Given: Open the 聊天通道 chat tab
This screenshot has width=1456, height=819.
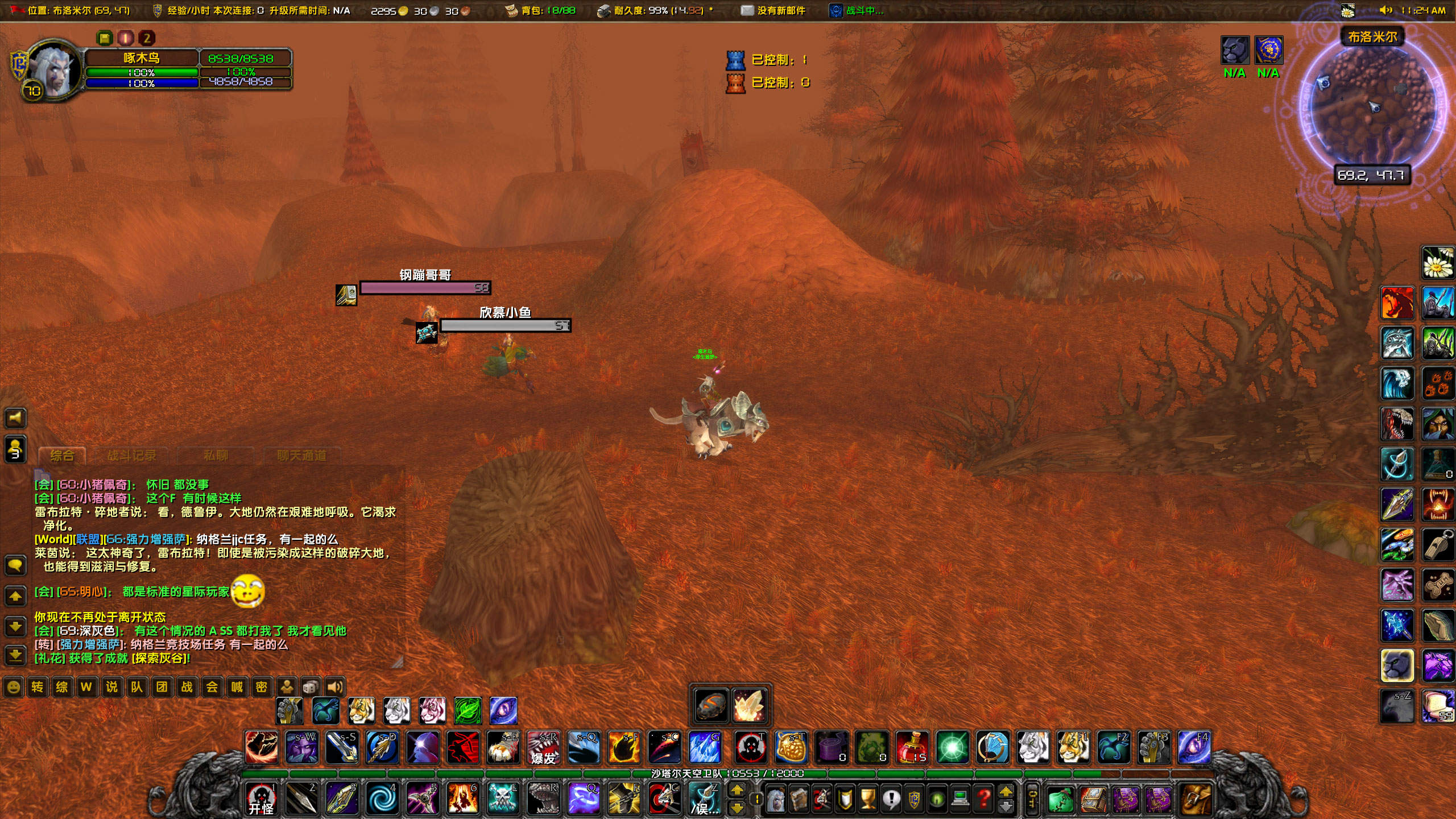Looking at the screenshot, I should point(303,455).
